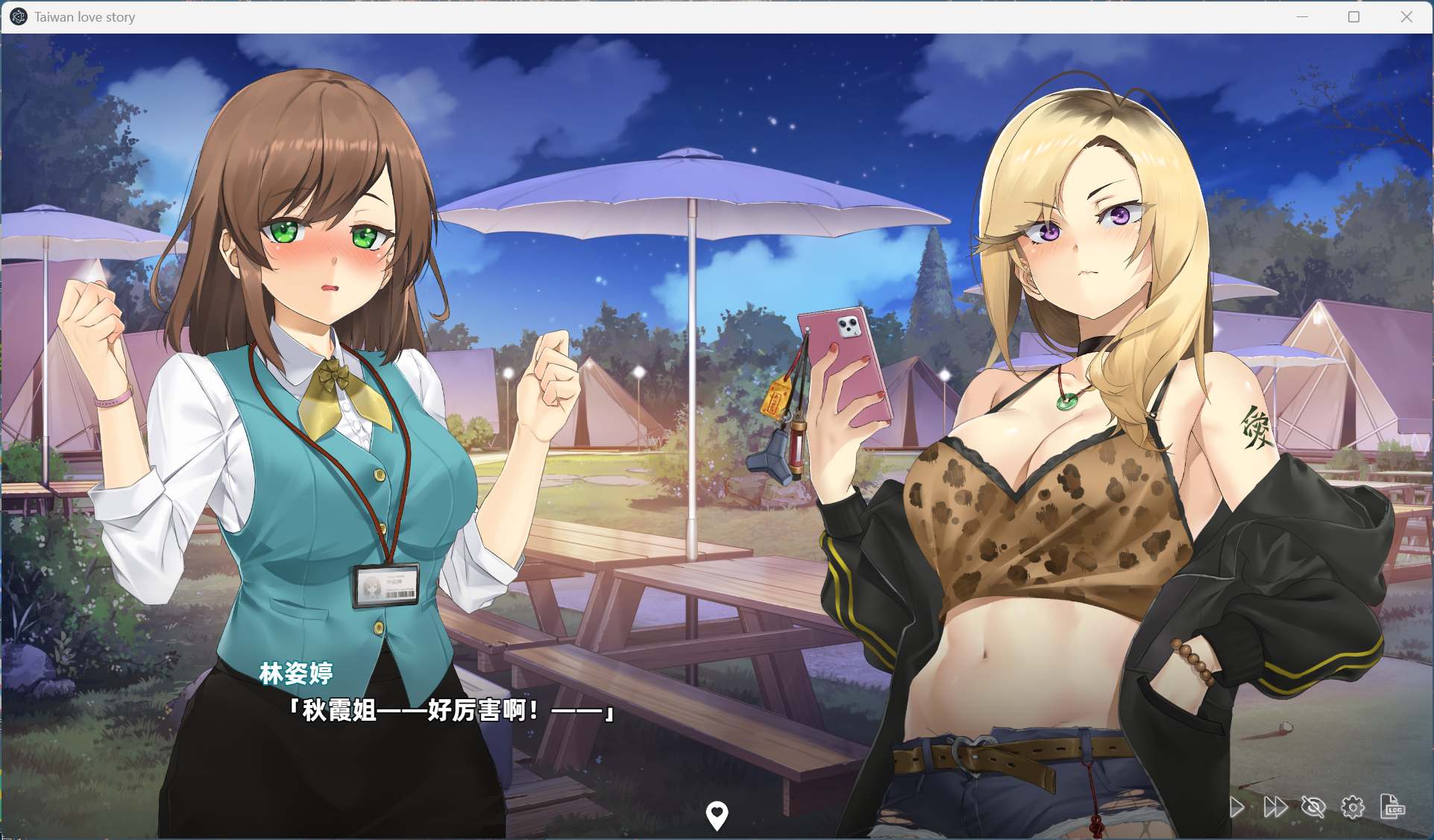Close the game window
The height and width of the screenshot is (840, 1434).
tap(1406, 17)
